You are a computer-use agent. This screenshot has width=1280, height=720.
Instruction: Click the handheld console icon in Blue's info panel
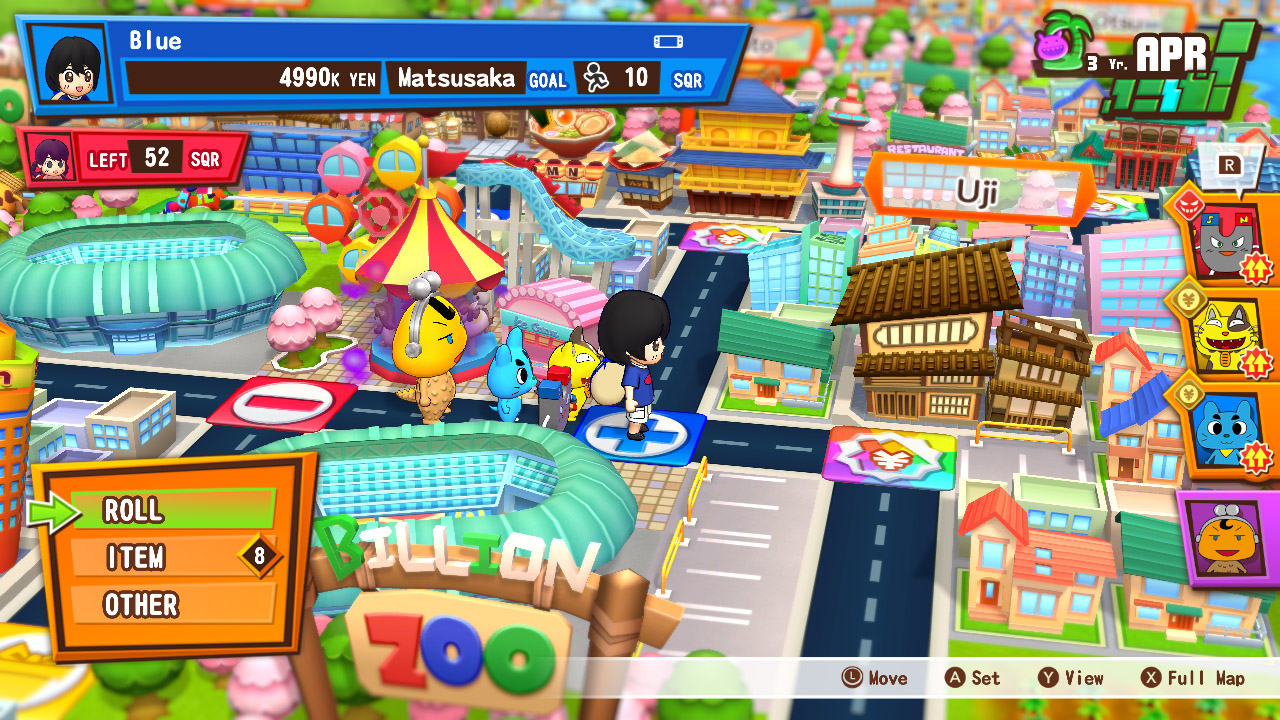pyautogui.click(x=668, y=40)
